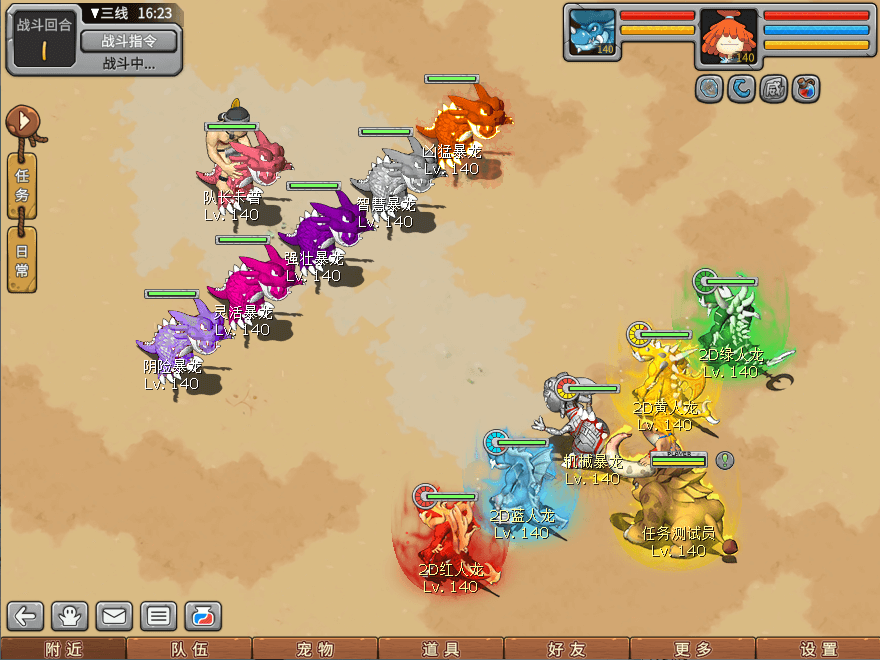Open the 更多 more tab
The width and height of the screenshot is (880, 660).
pyautogui.click(x=693, y=649)
